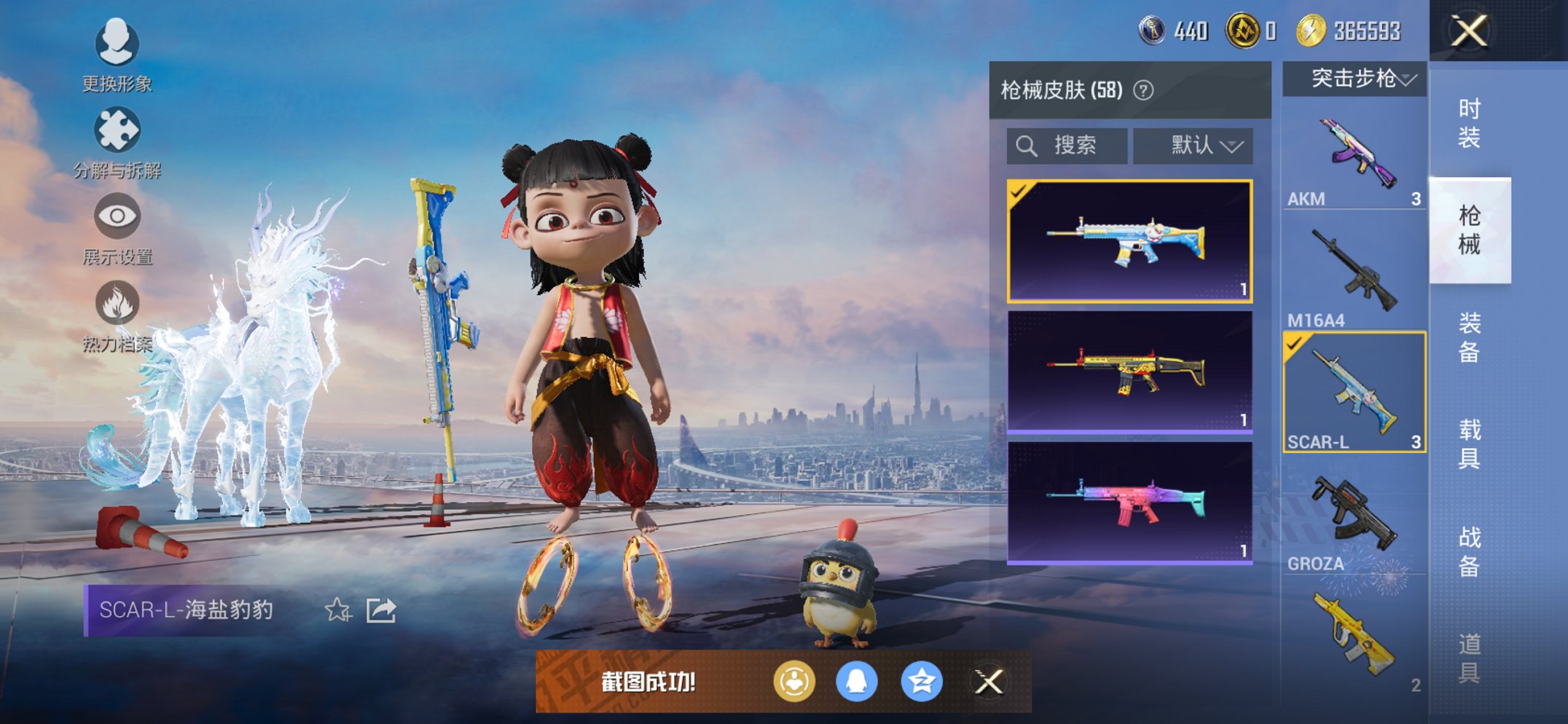The width and height of the screenshot is (1568, 724).
Task: Switch to the 时装 outfits tab
Action: 1469,122
